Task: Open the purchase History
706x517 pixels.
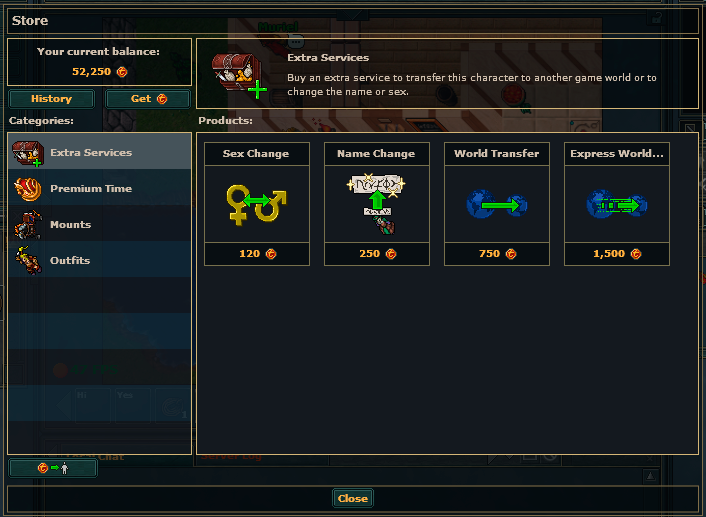Action: point(51,99)
